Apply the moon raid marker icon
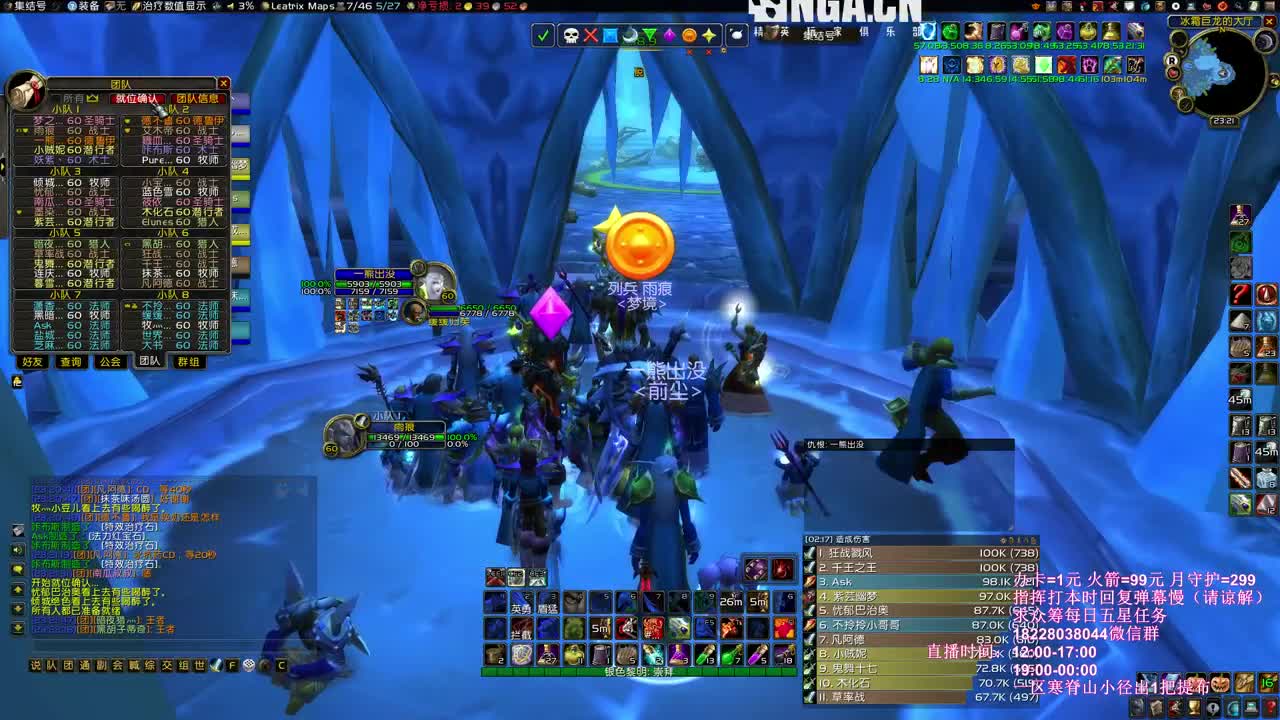 [631, 34]
